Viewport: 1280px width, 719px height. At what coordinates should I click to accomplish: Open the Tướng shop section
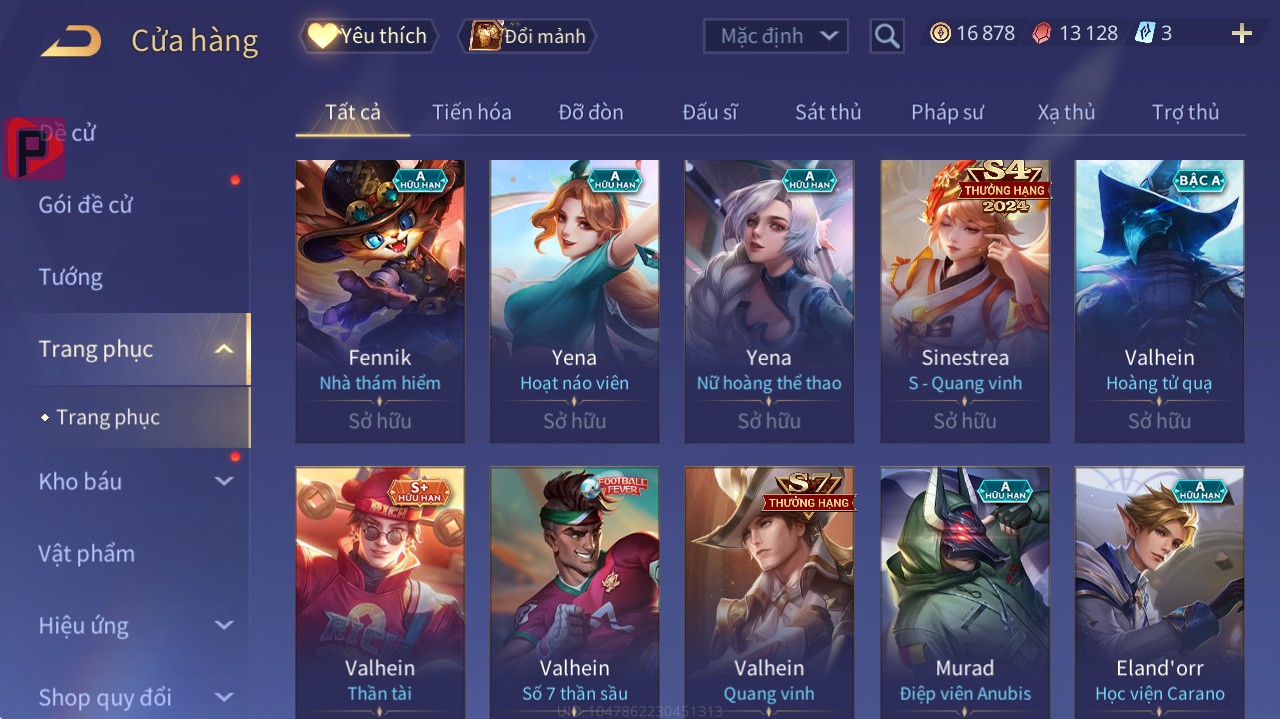(70, 277)
